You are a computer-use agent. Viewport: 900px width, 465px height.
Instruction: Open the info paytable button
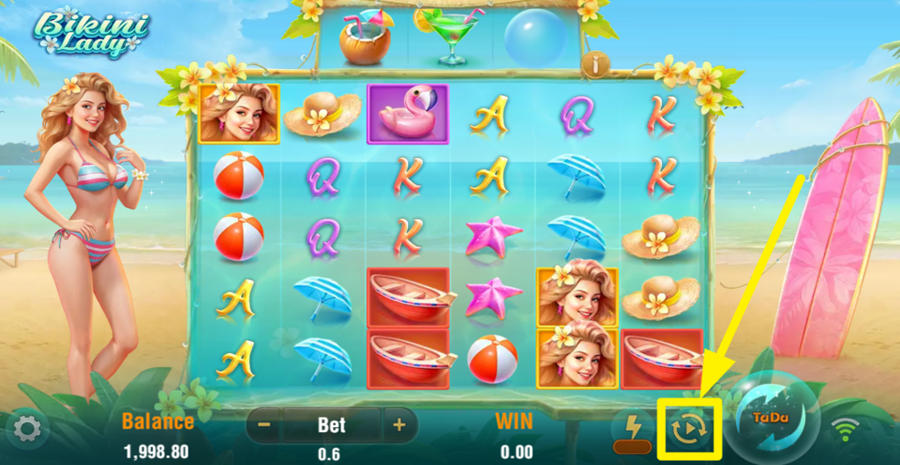(x=598, y=64)
